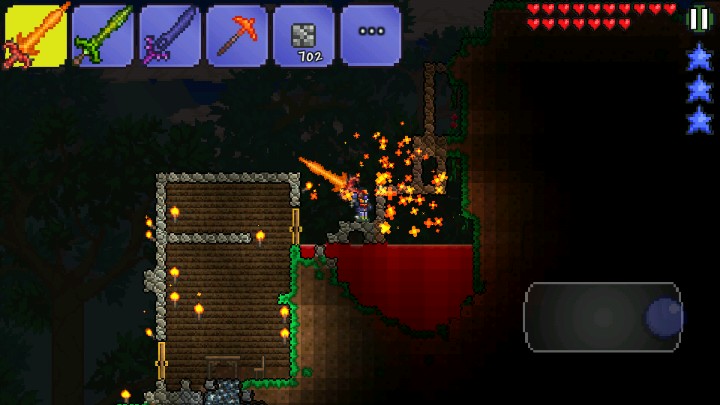720x405 pixels.
Task: Pause the game
Action: tap(699, 17)
